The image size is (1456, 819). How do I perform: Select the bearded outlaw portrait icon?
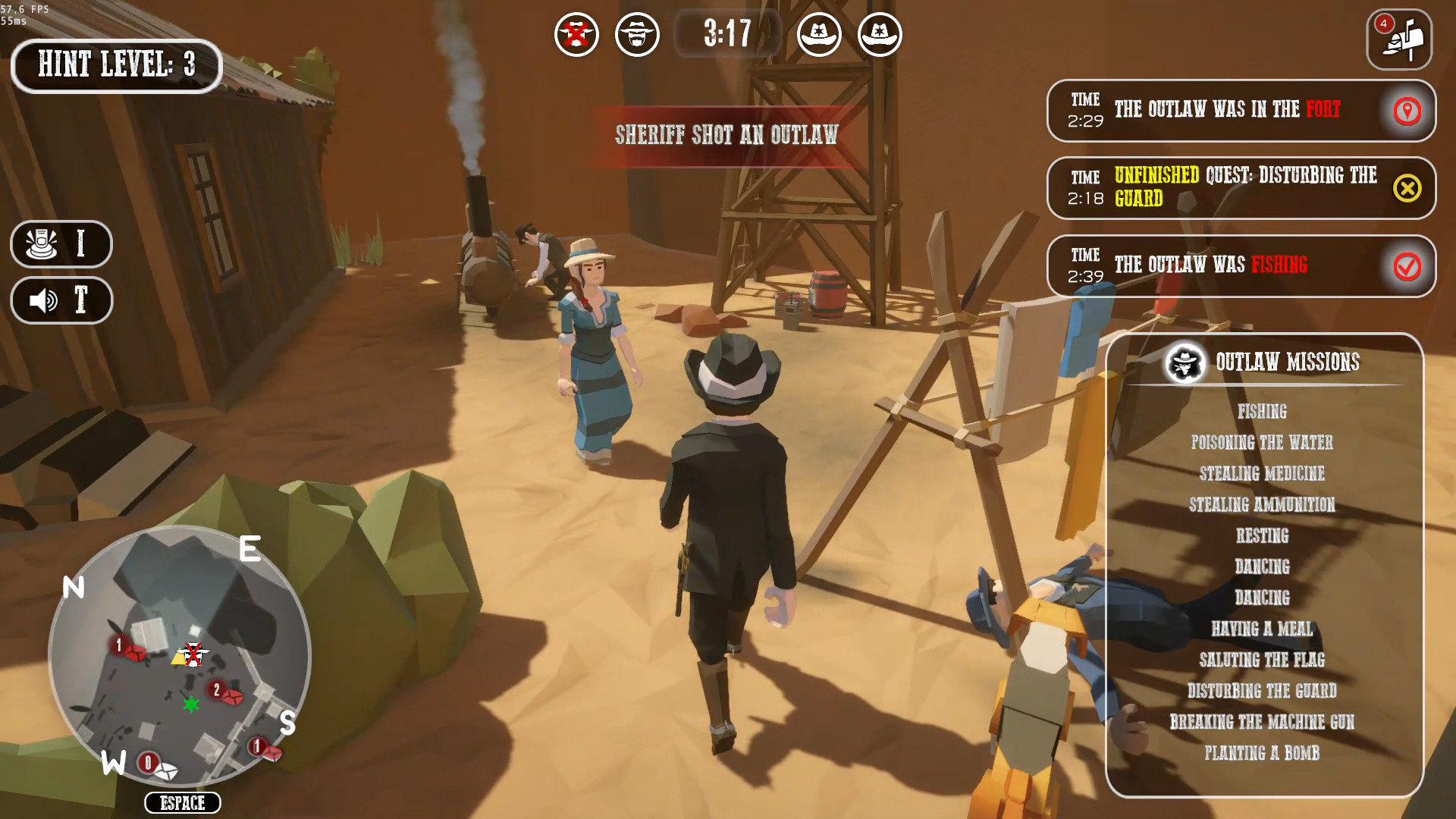click(x=637, y=35)
